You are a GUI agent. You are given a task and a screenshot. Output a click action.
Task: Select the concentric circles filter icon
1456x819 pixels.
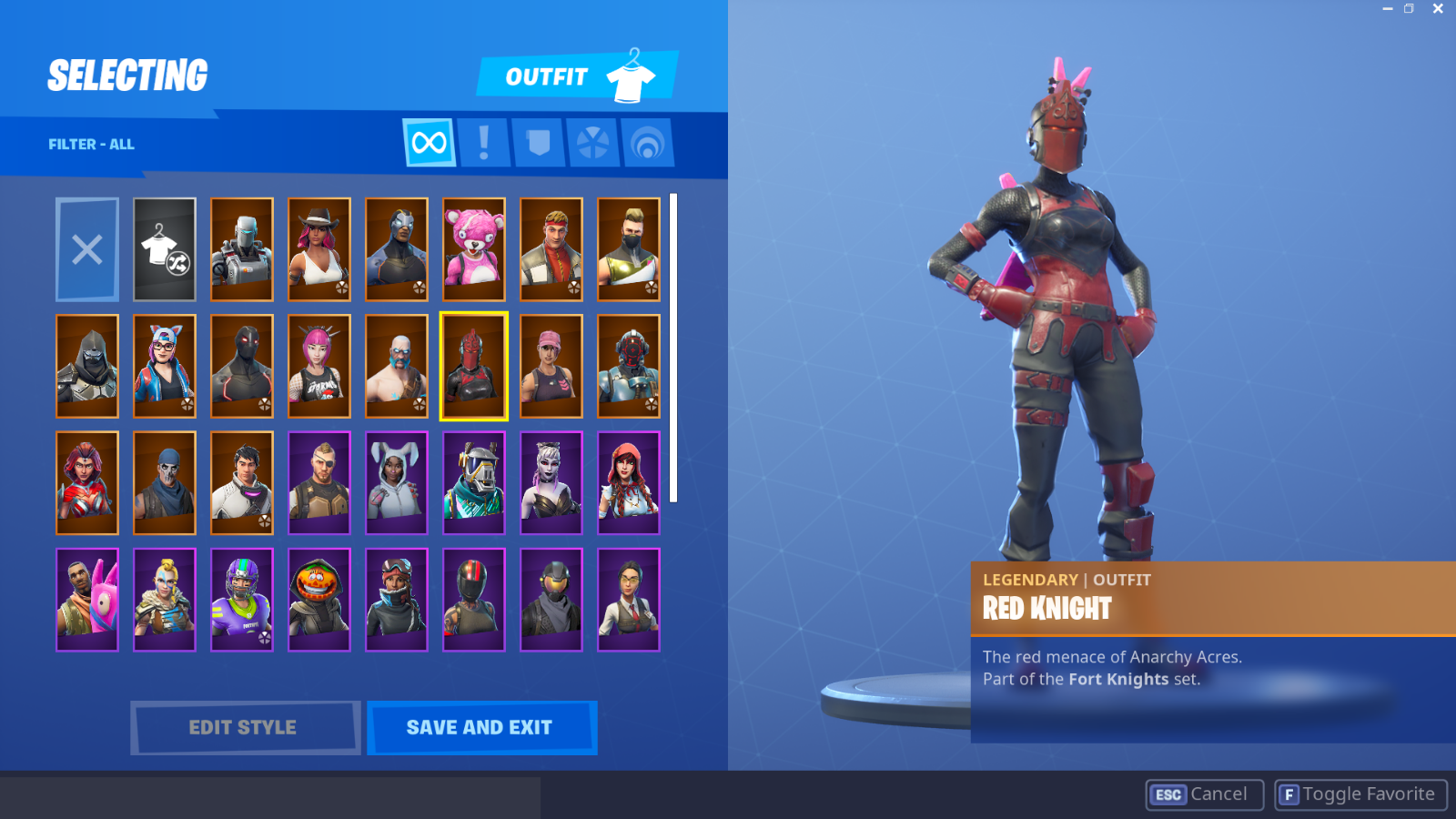click(x=647, y=142)
